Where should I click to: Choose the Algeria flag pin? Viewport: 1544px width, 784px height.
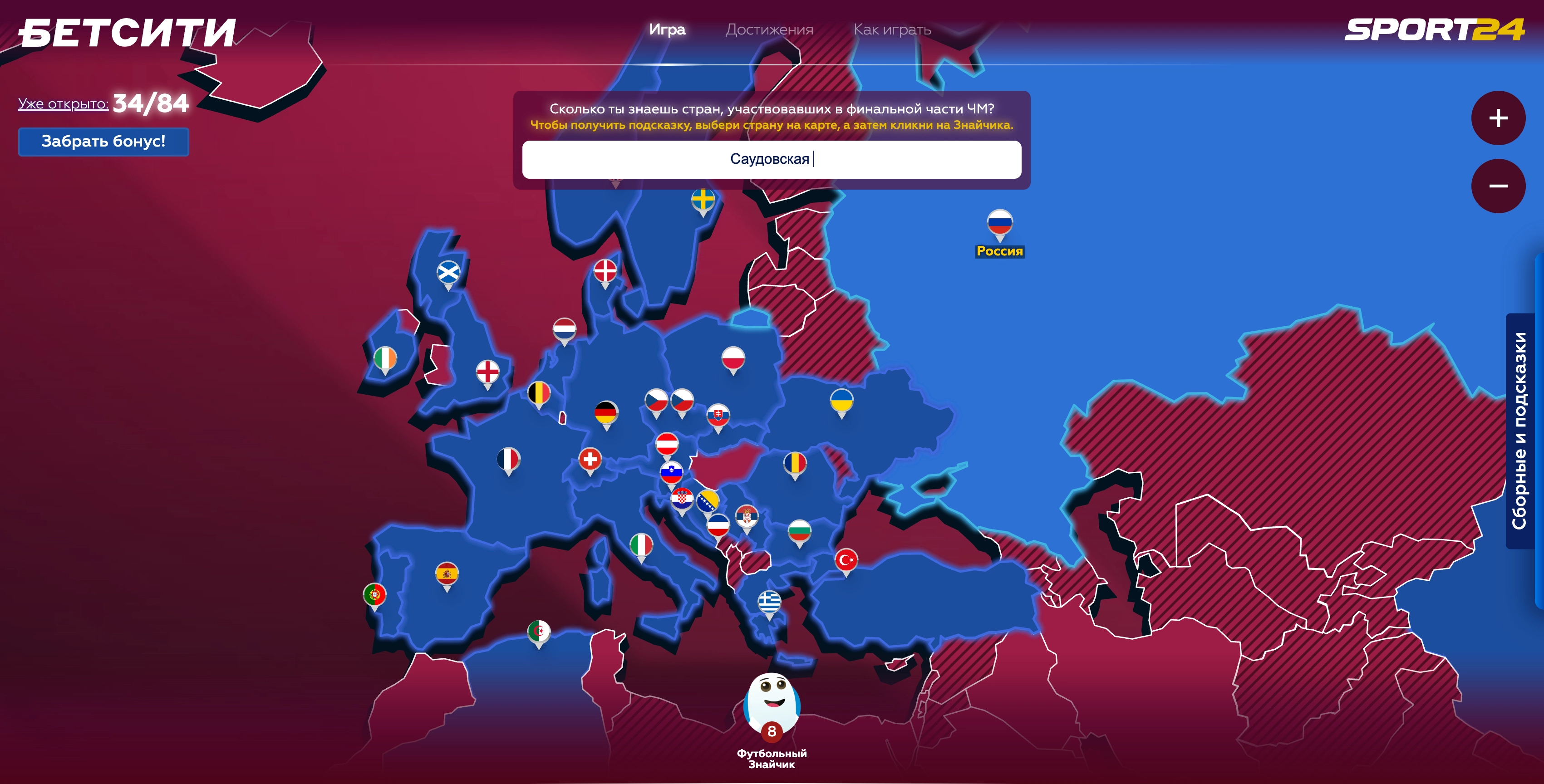tap(539, 632)
